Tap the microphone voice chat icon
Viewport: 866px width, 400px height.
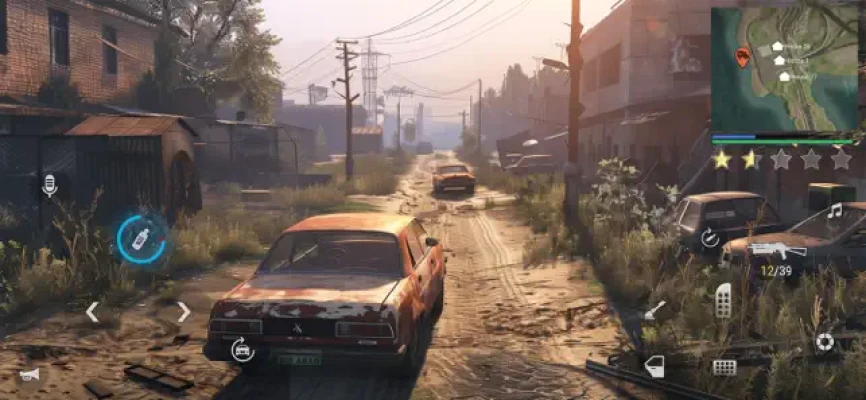tap(50, 184)
